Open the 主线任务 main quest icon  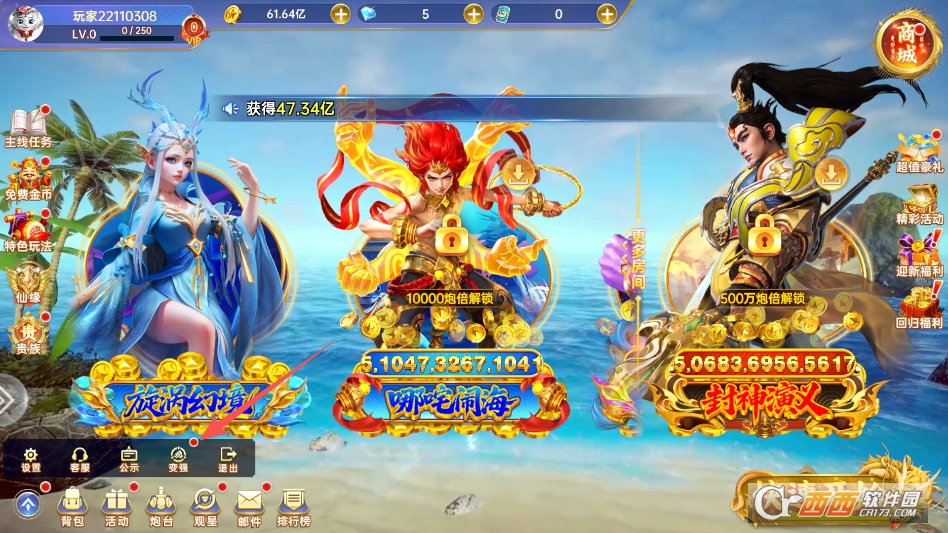tap(27, 126)
